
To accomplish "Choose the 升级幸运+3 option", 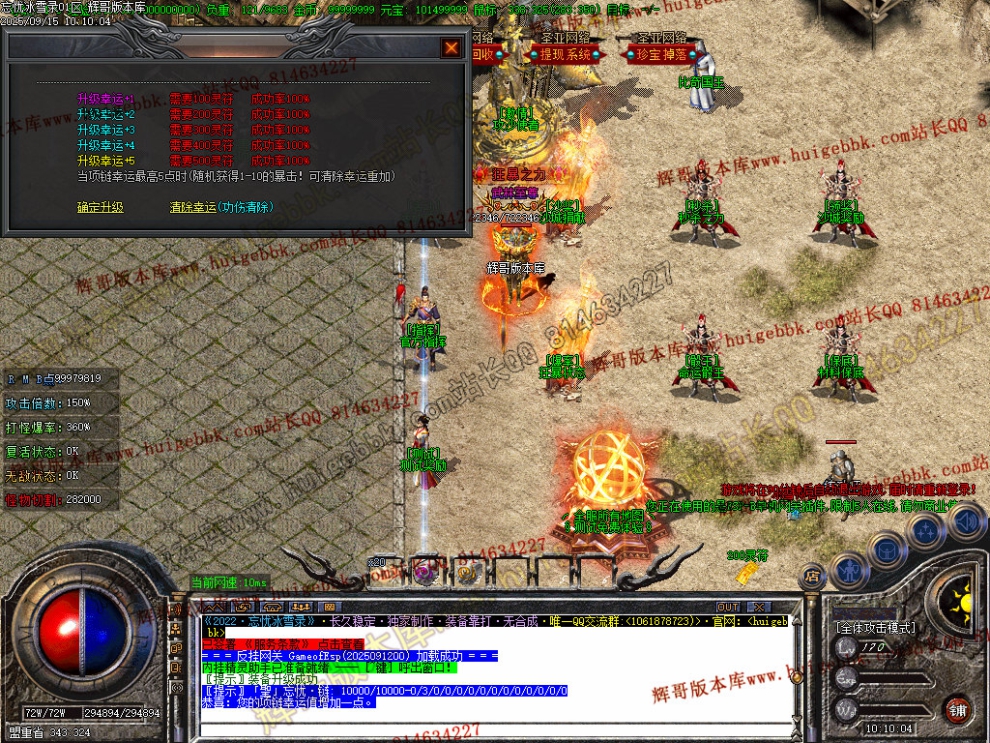I will point(105,130).
